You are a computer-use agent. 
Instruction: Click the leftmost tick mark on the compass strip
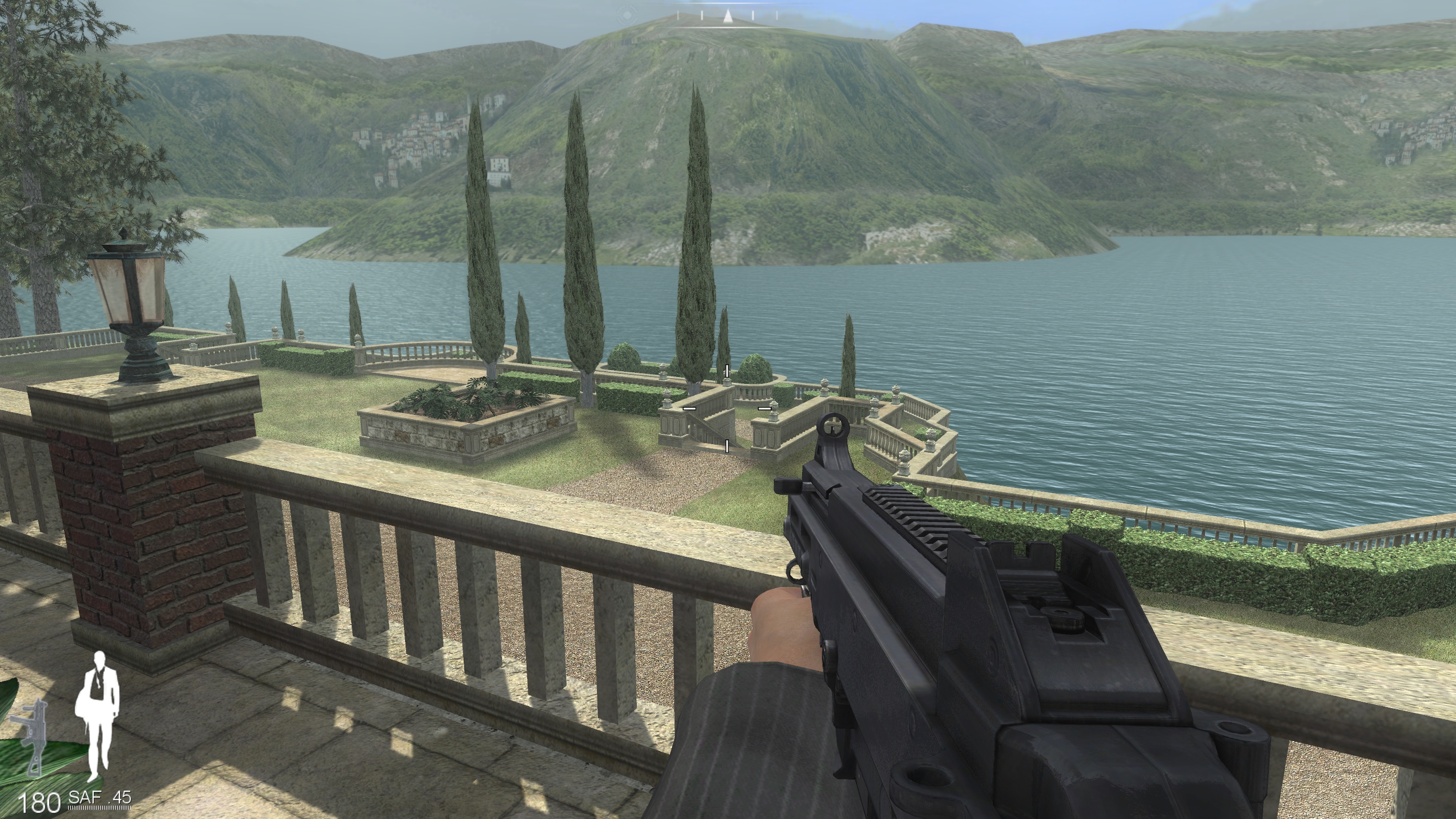(x=678, y=15)
